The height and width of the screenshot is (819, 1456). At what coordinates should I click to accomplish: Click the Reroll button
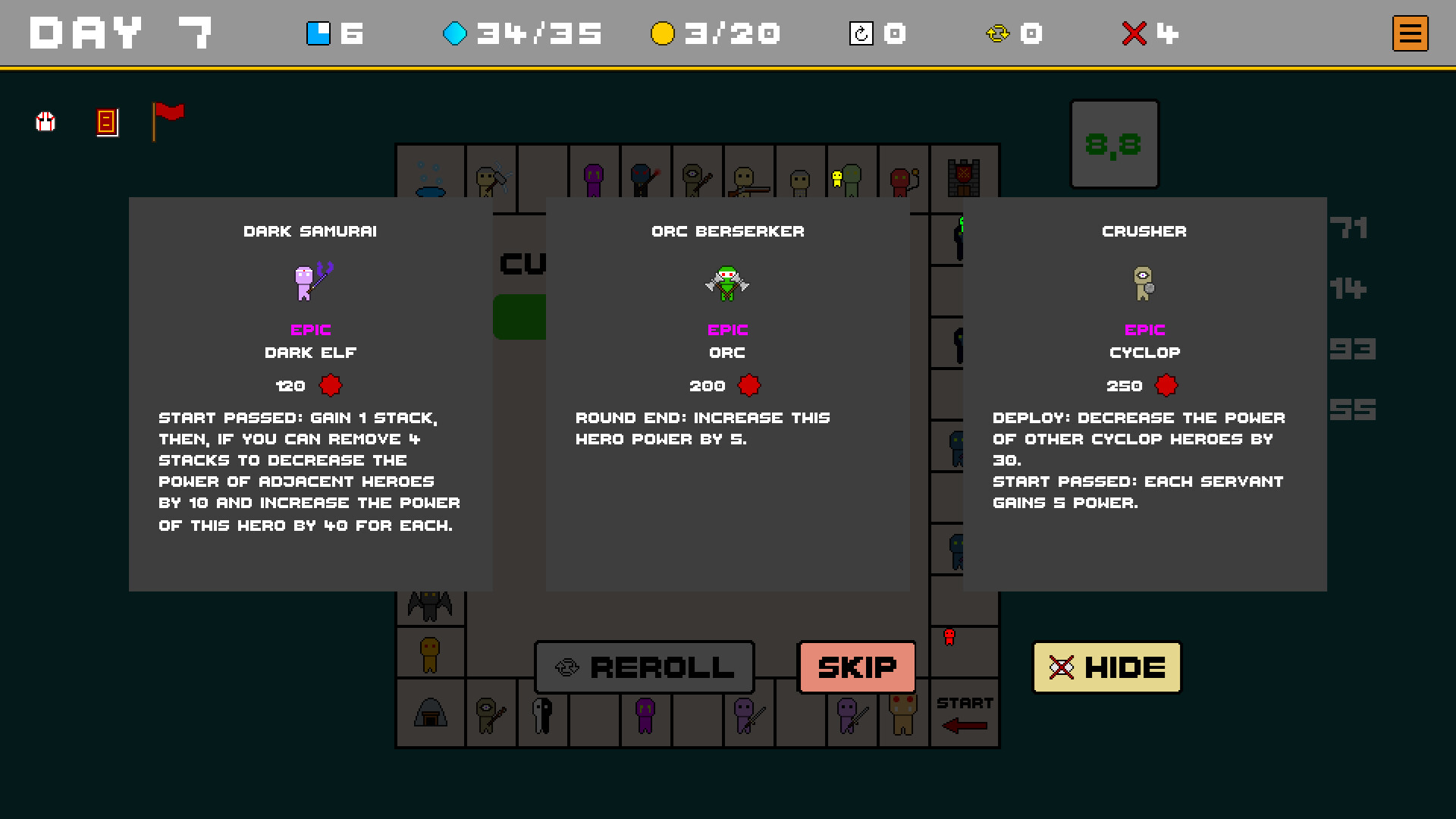644,667
